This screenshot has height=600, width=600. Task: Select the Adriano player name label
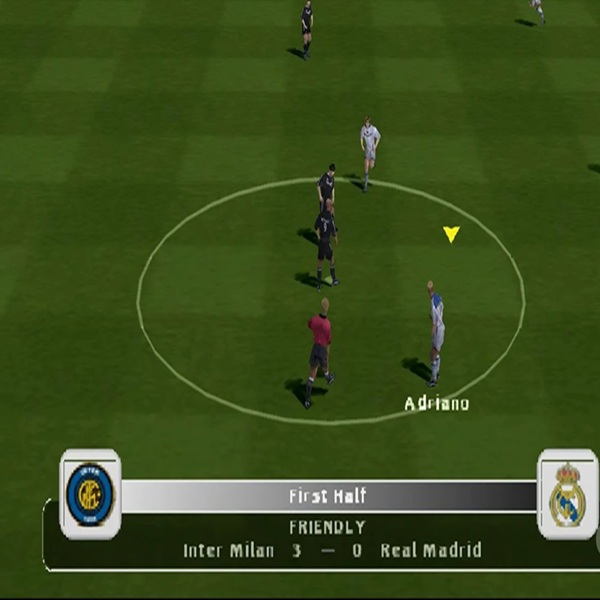436,404
